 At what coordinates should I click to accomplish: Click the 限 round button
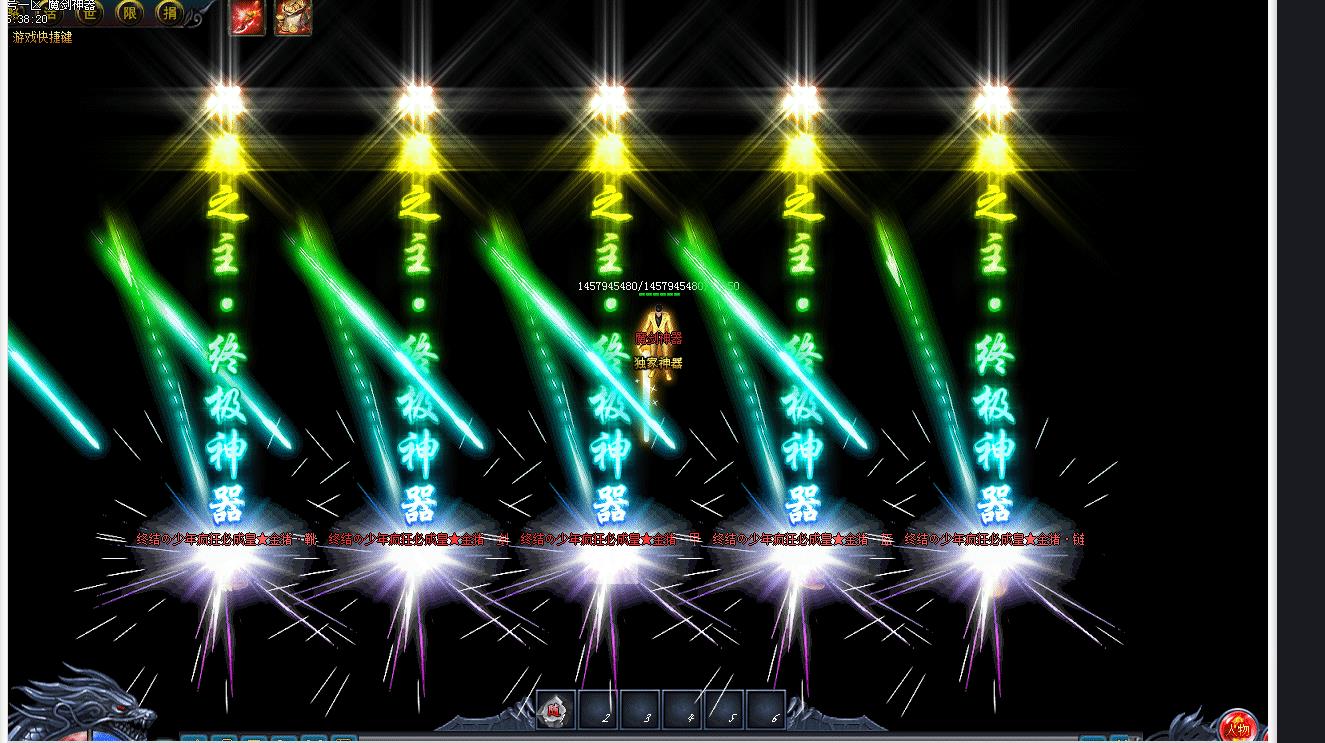(130, 12)
